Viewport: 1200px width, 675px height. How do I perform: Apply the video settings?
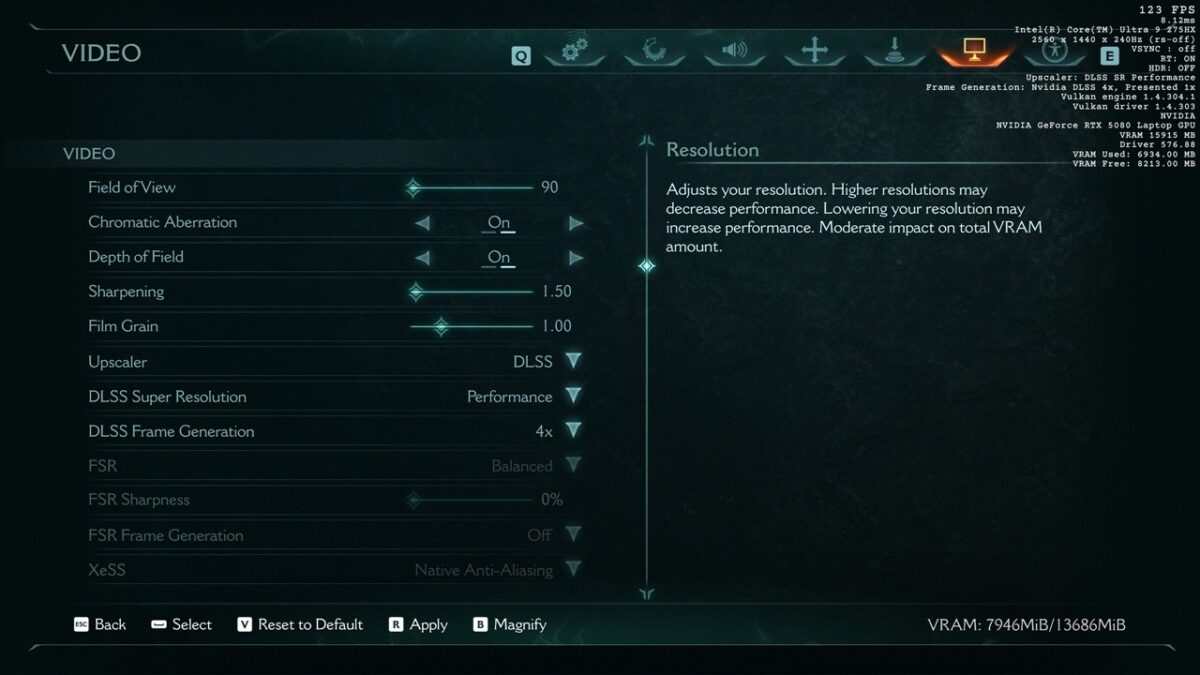418,624
